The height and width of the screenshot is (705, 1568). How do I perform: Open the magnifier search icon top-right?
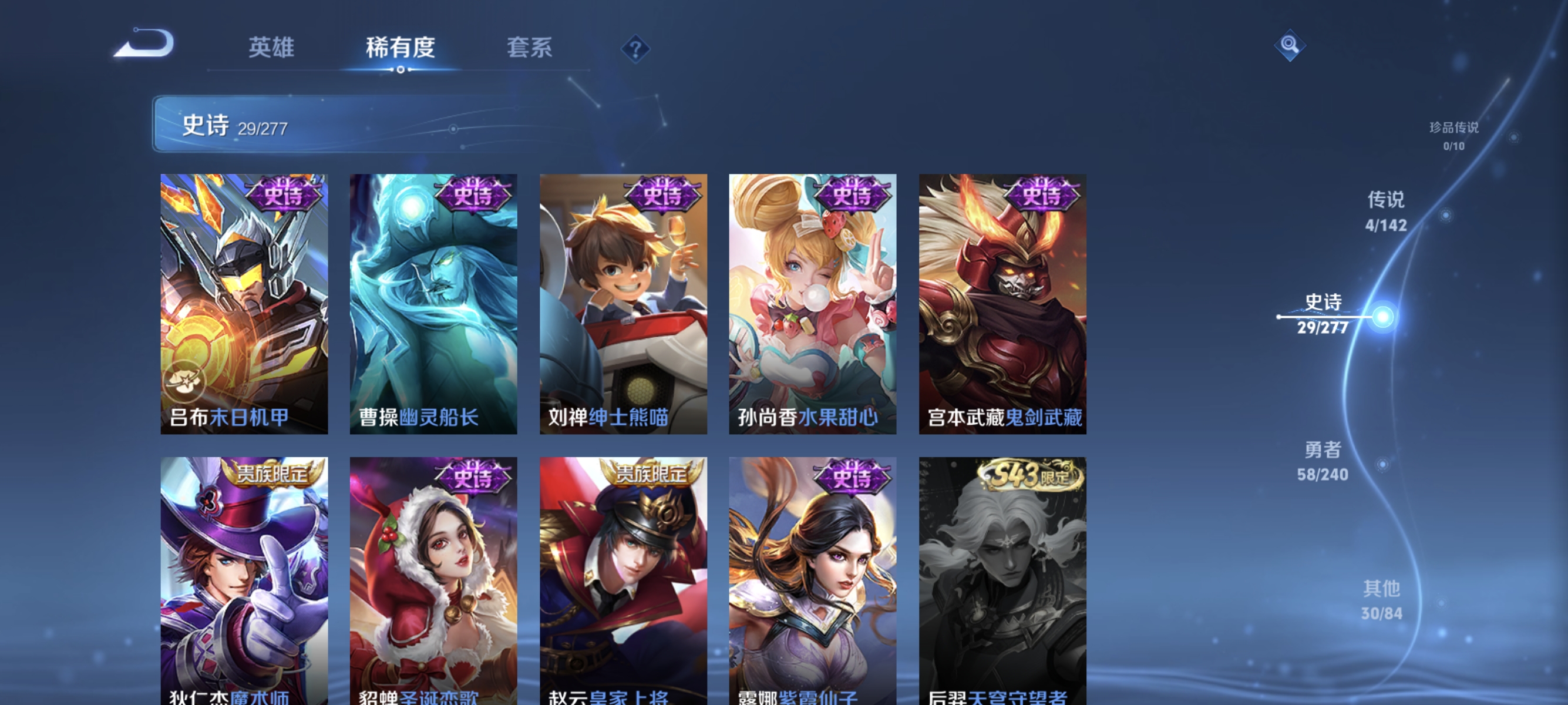1290,45
